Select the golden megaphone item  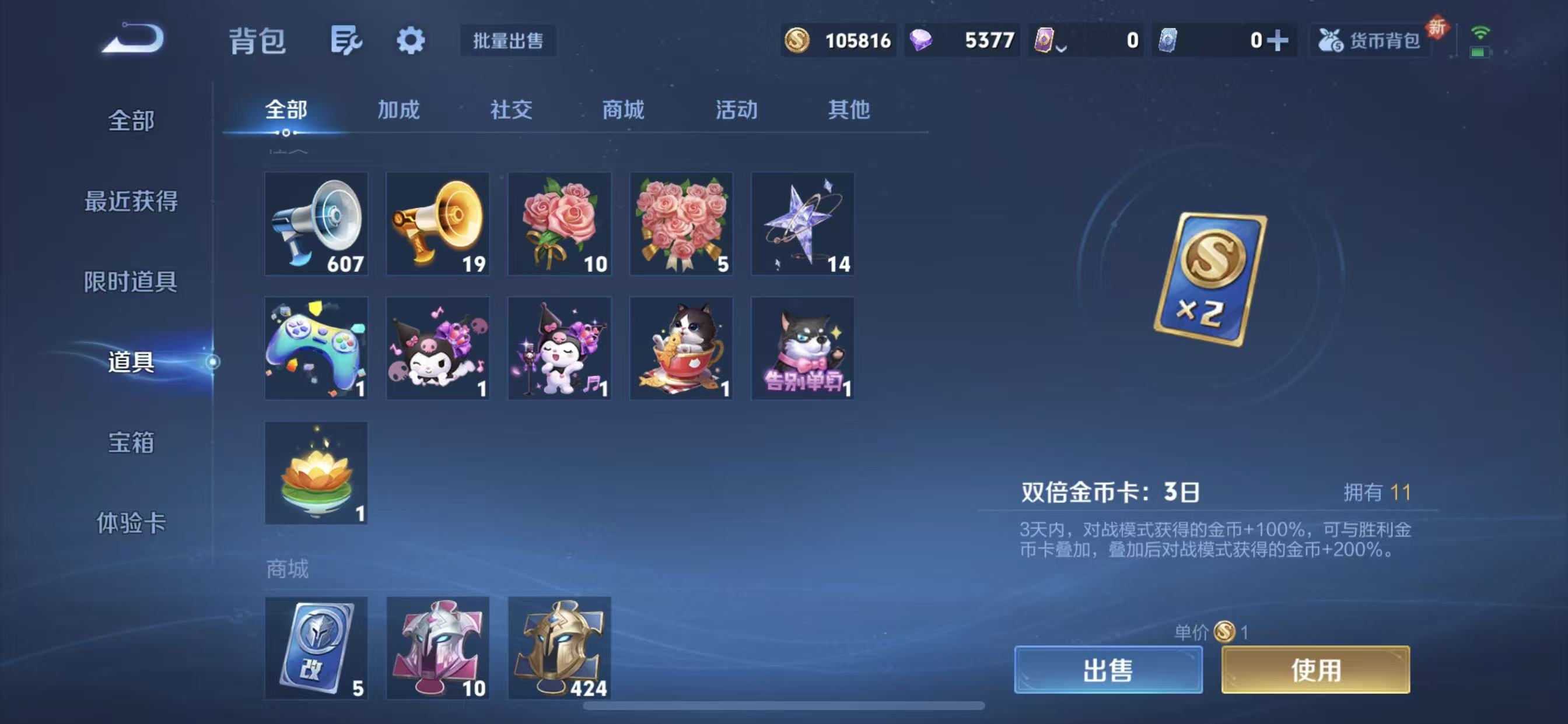(x=437, y=224)
